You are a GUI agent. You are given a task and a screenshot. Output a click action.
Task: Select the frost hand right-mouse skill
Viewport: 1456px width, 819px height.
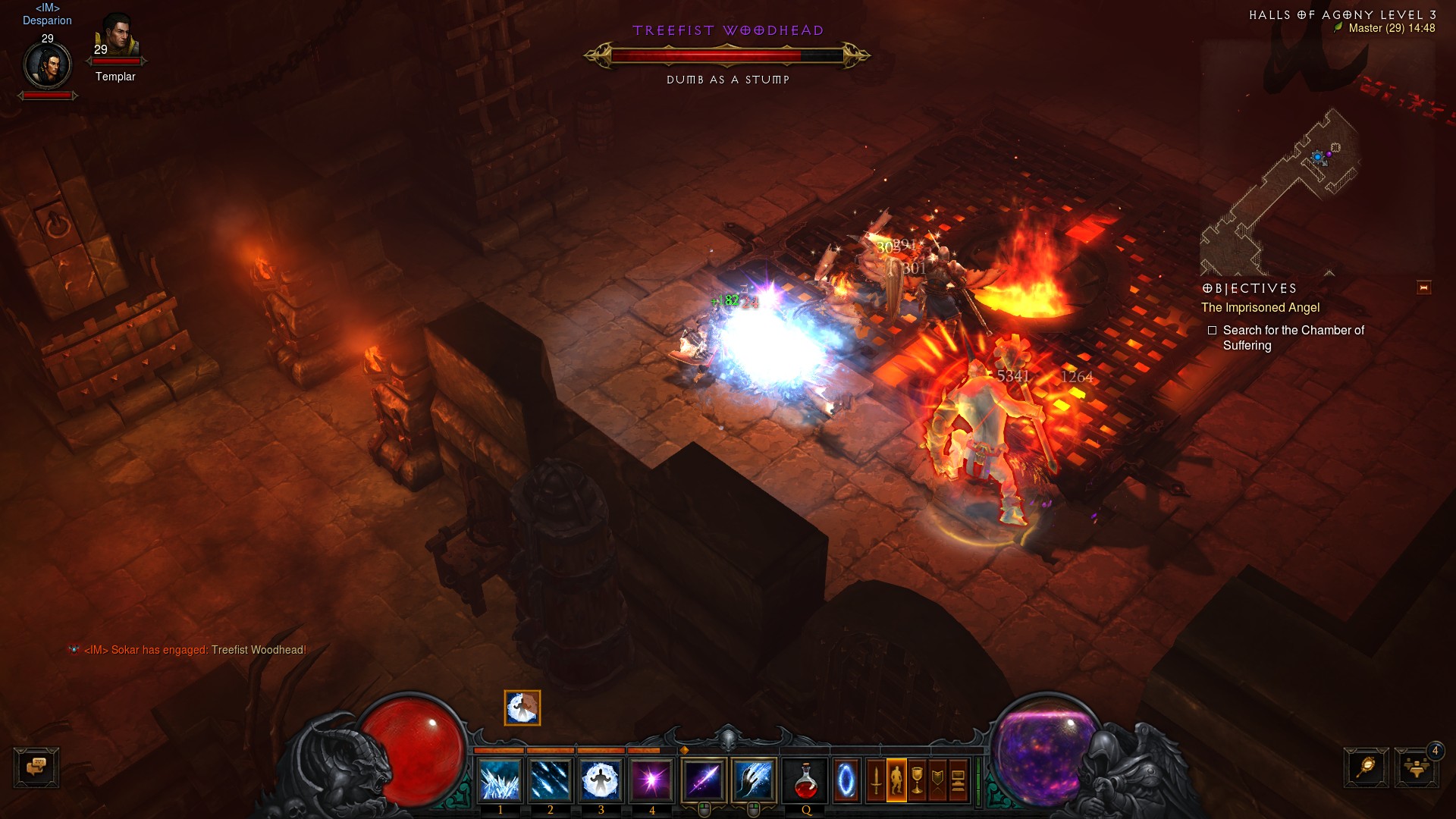[754, 780]
